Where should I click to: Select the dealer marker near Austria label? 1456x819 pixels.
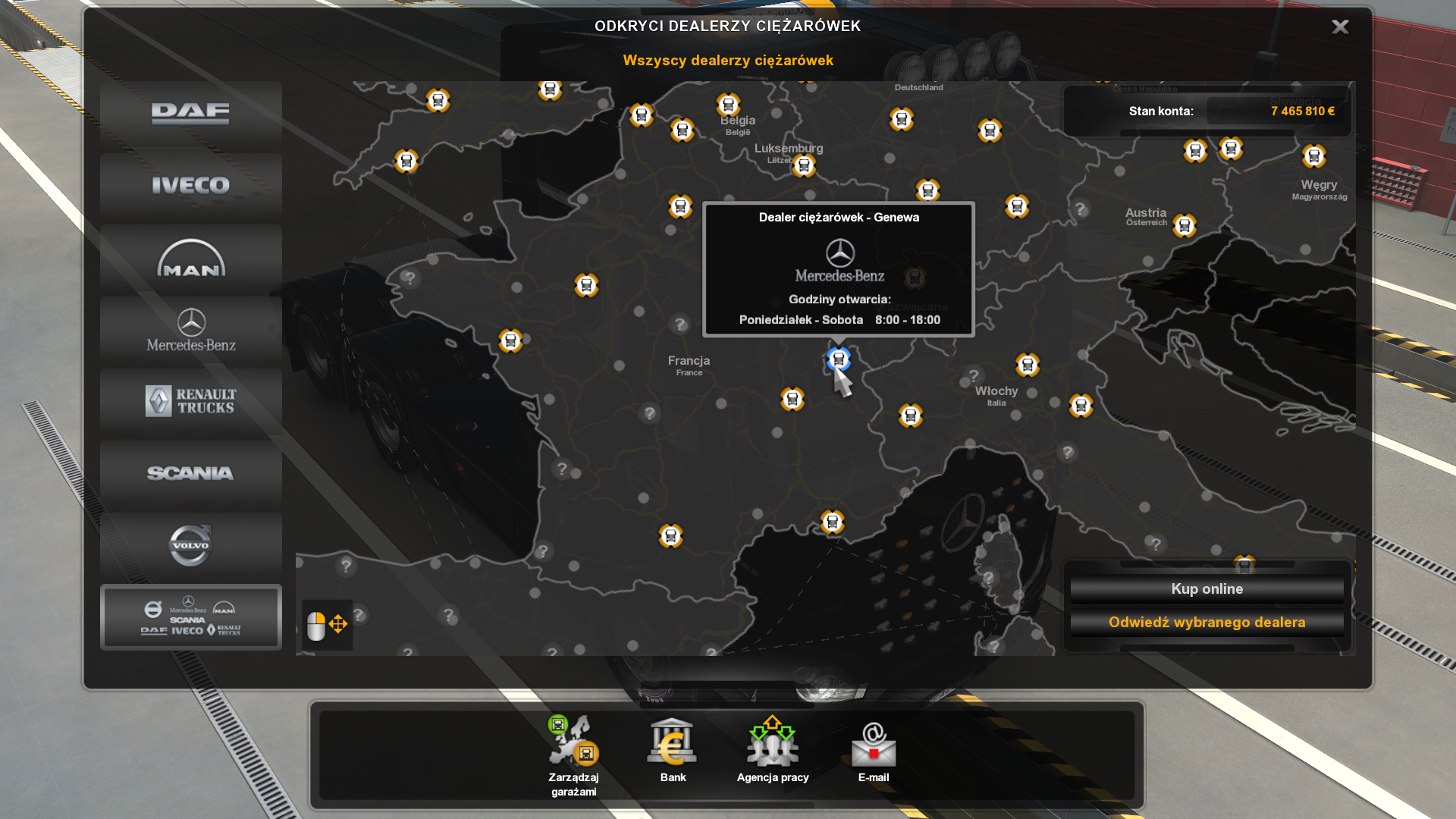tap(1185, 225)
